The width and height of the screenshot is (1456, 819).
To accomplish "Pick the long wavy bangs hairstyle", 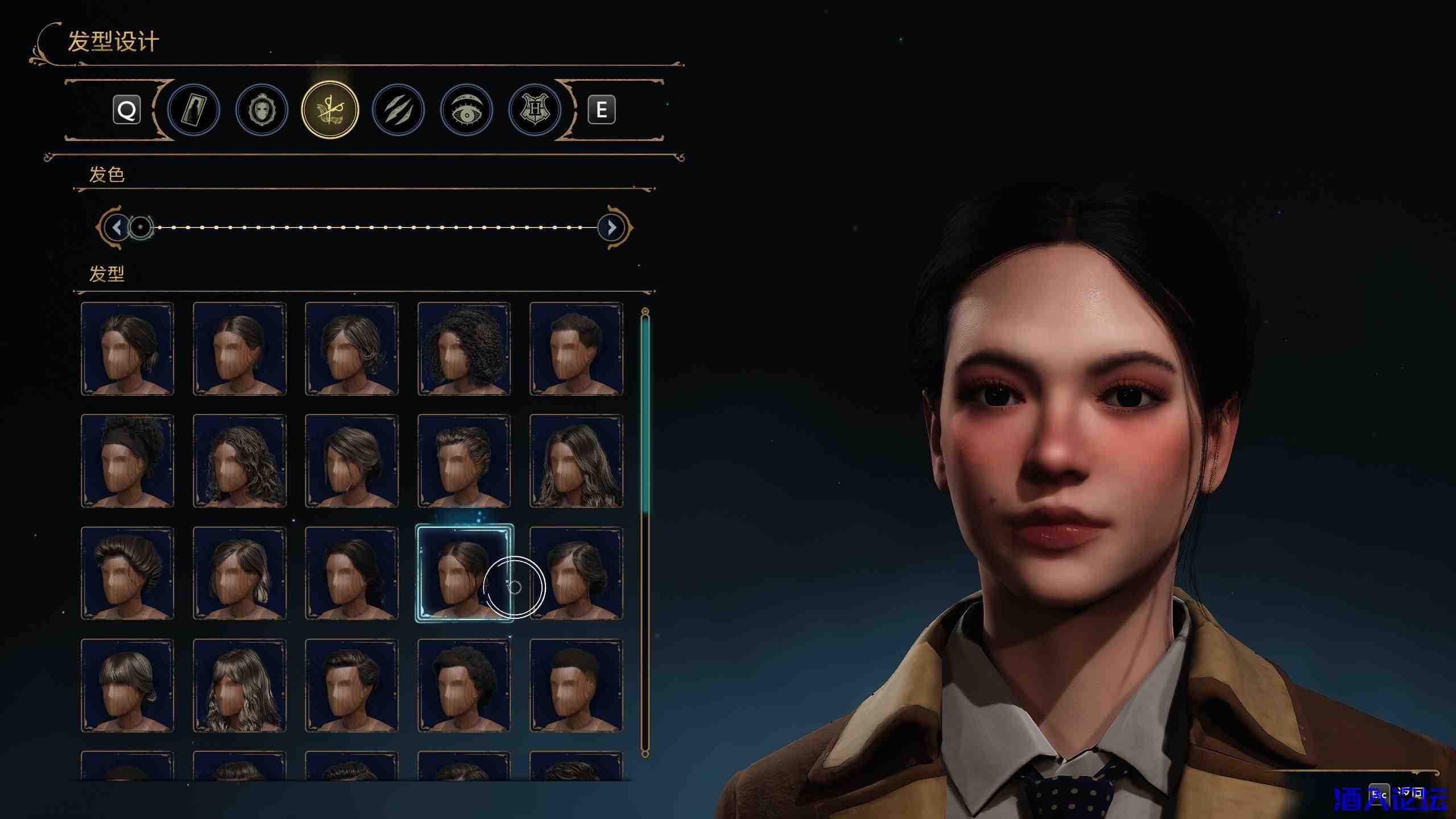I will 239,685.
